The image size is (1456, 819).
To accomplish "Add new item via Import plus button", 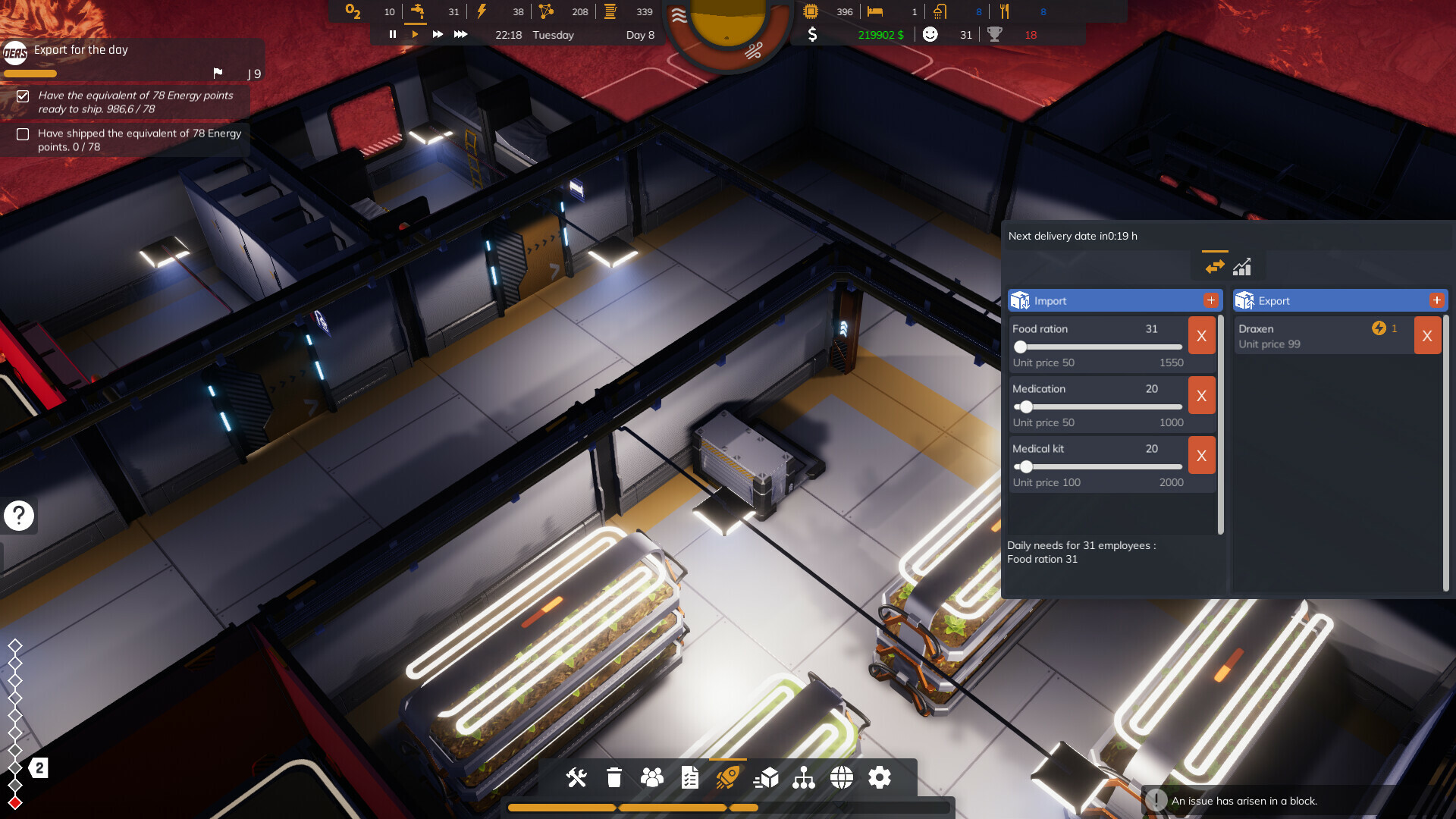I will [1211, 300].
